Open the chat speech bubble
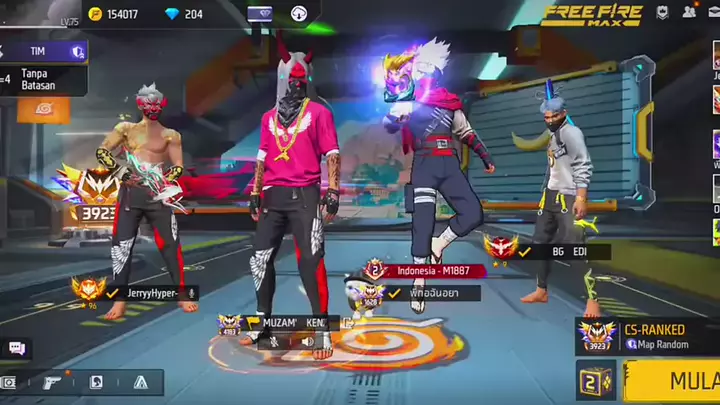The height and width of the screenshot is (405, 720). click(16, 348)
